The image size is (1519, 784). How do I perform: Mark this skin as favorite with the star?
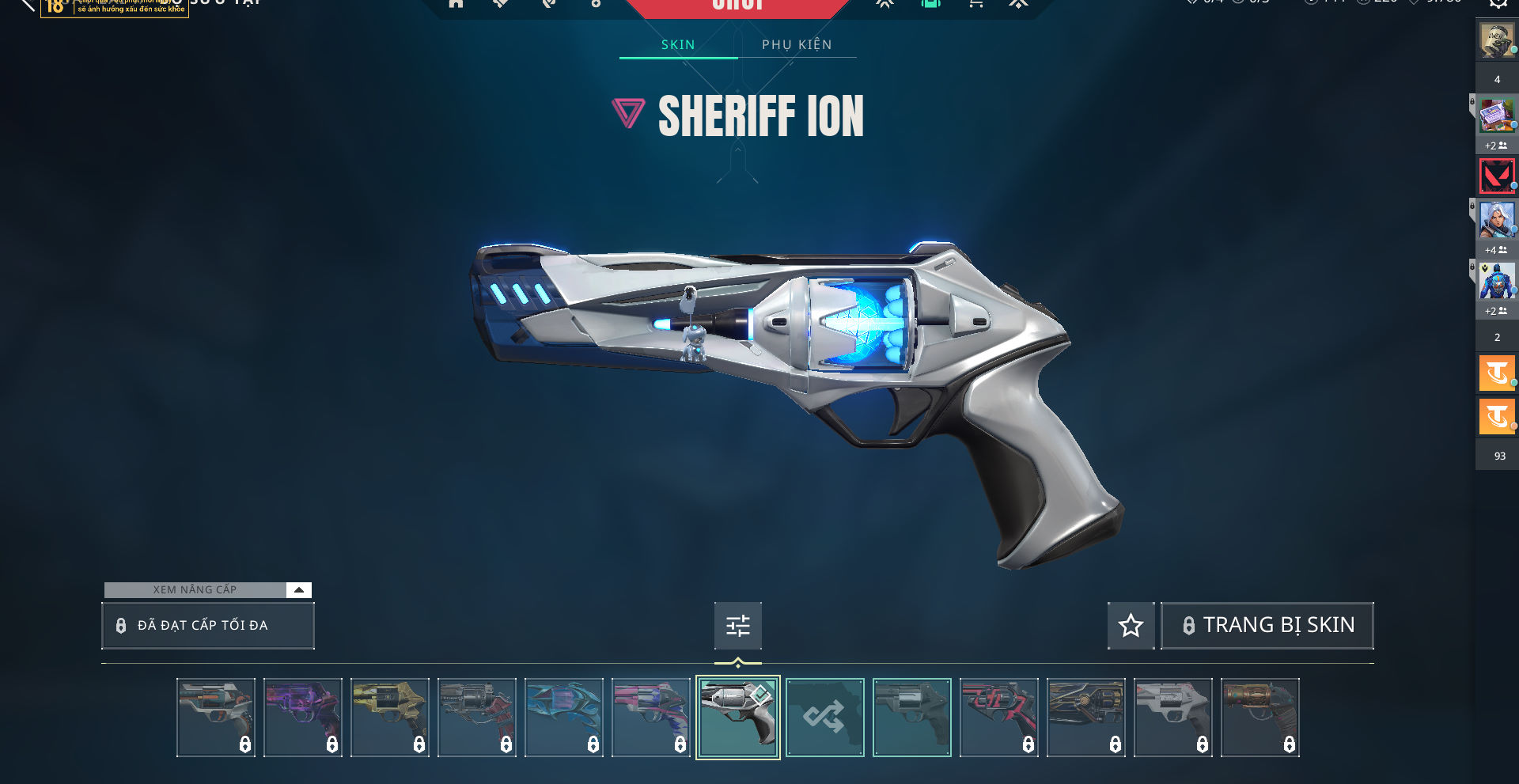point(1131,626)
